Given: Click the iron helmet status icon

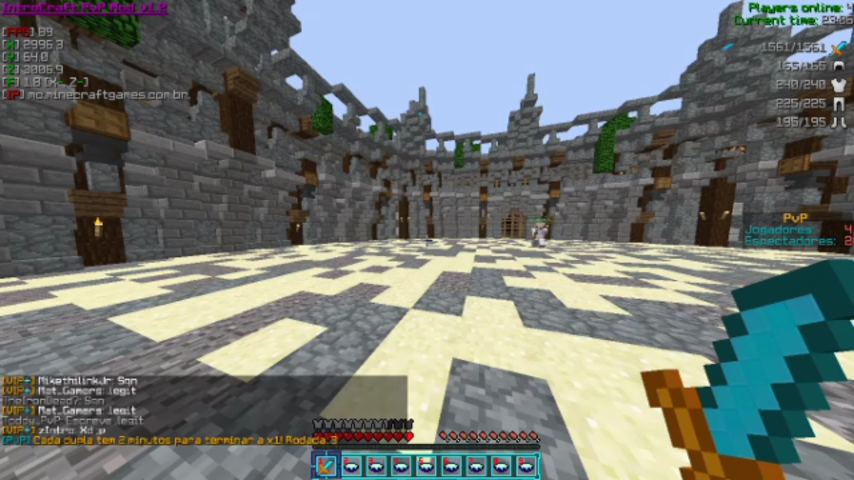Looking at the screenshot, I should 839,66.
